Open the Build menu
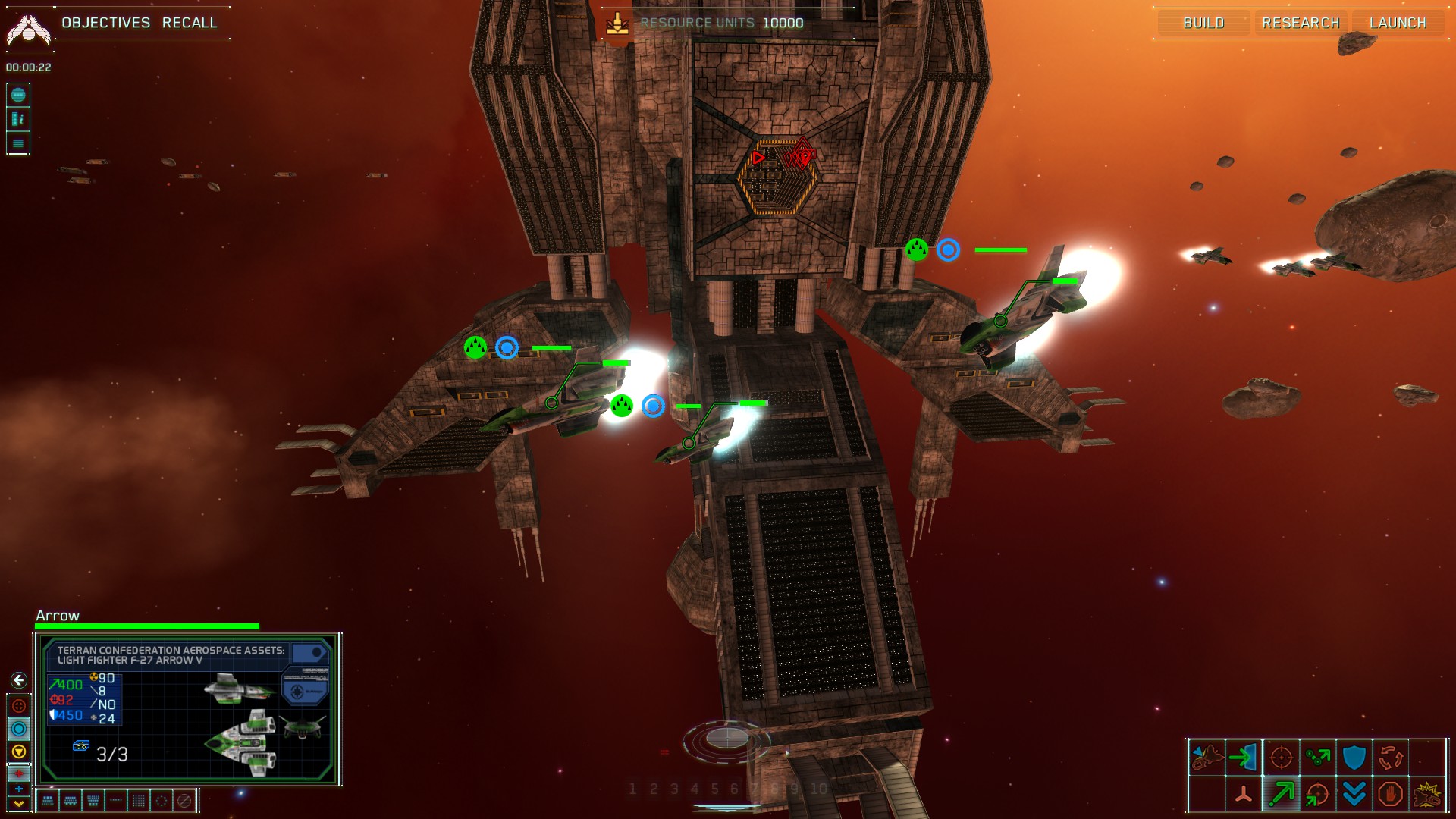Image resolution: width=1456 pixels, height=819 pixels. tap(1203, 23)
